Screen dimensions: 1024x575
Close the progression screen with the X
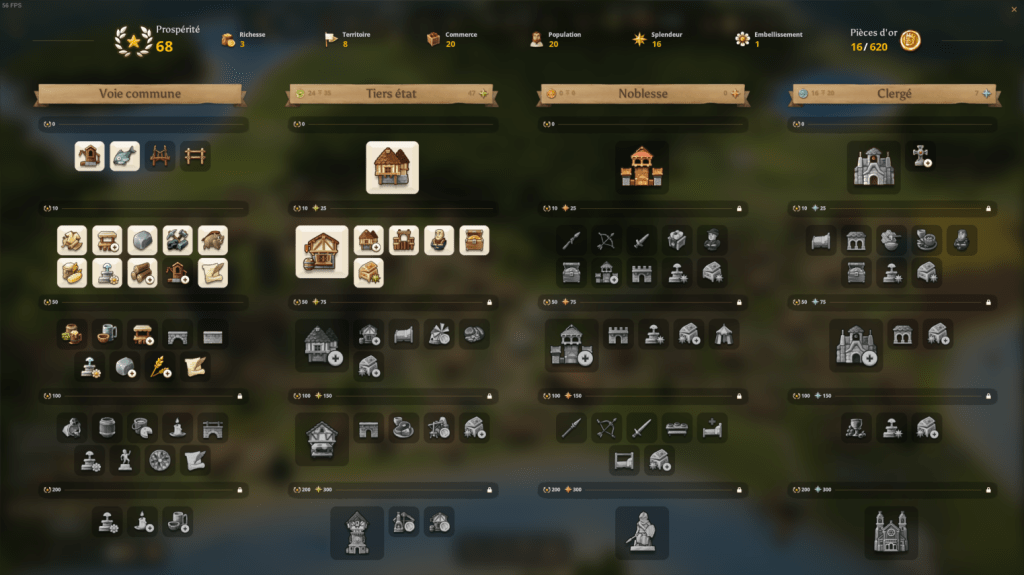[x=1015, y=10]
